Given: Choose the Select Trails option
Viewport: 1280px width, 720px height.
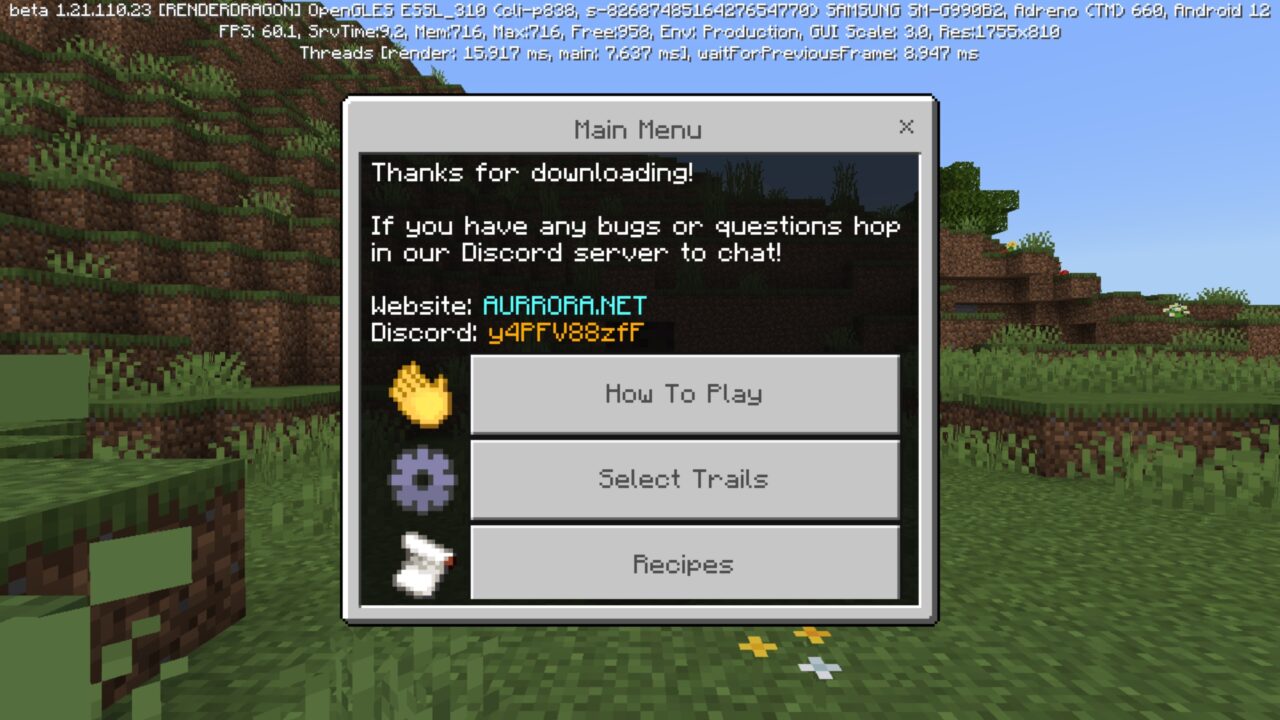Looking at the screenshot, I should 684,479.
